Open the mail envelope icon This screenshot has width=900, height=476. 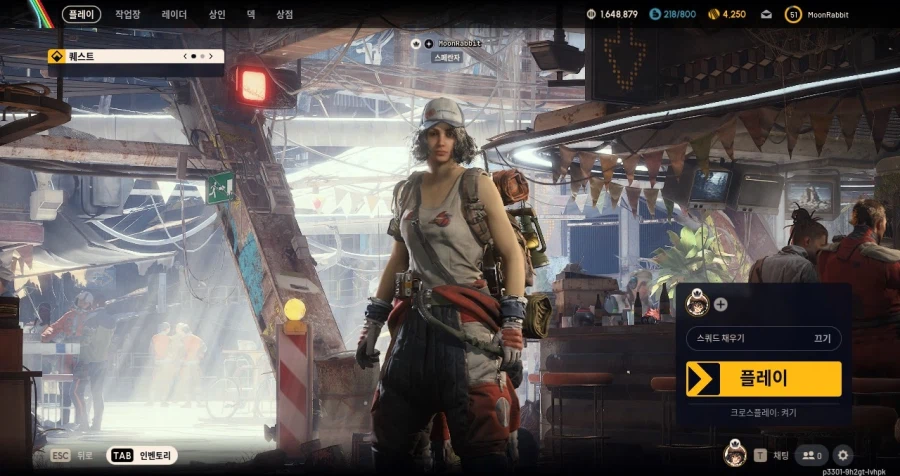coord(766,14)
